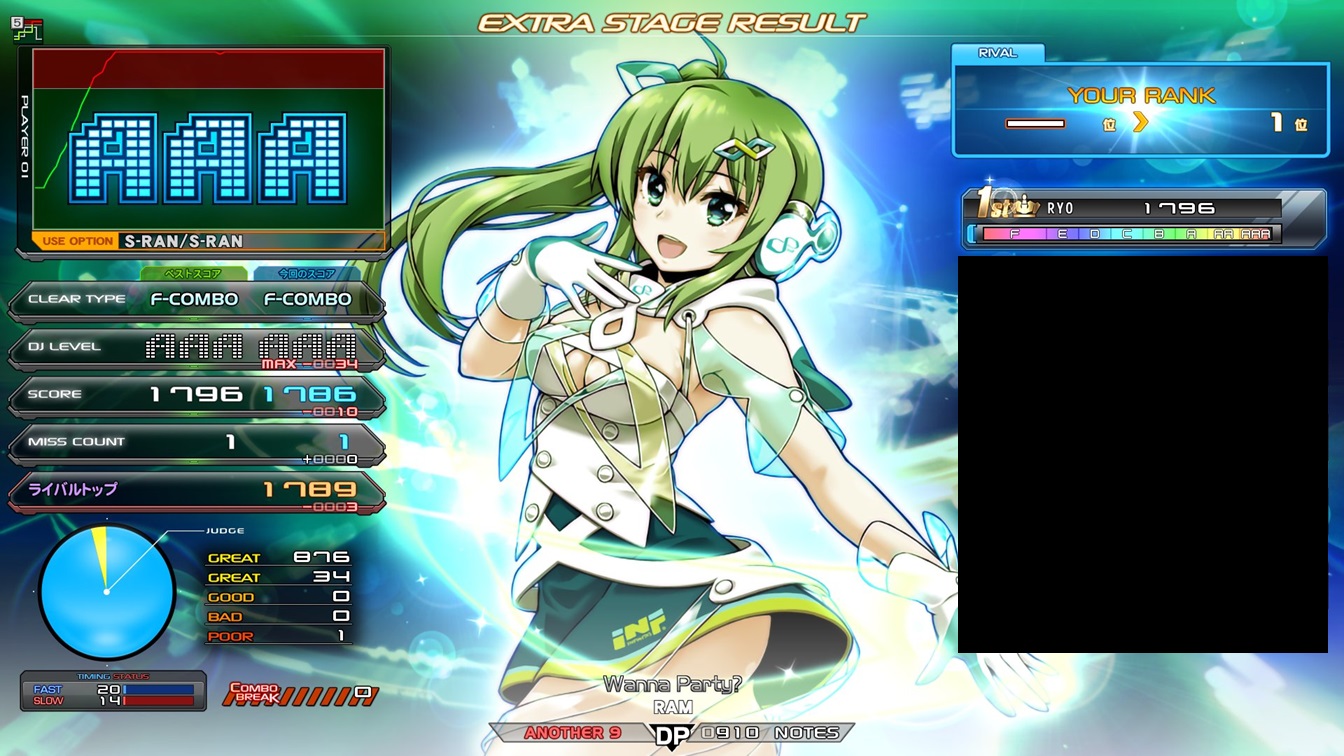Switch to the RIVAL tab
This screenshot has height=756, width=1344.
pyautogui.click(x=997, y=53)
